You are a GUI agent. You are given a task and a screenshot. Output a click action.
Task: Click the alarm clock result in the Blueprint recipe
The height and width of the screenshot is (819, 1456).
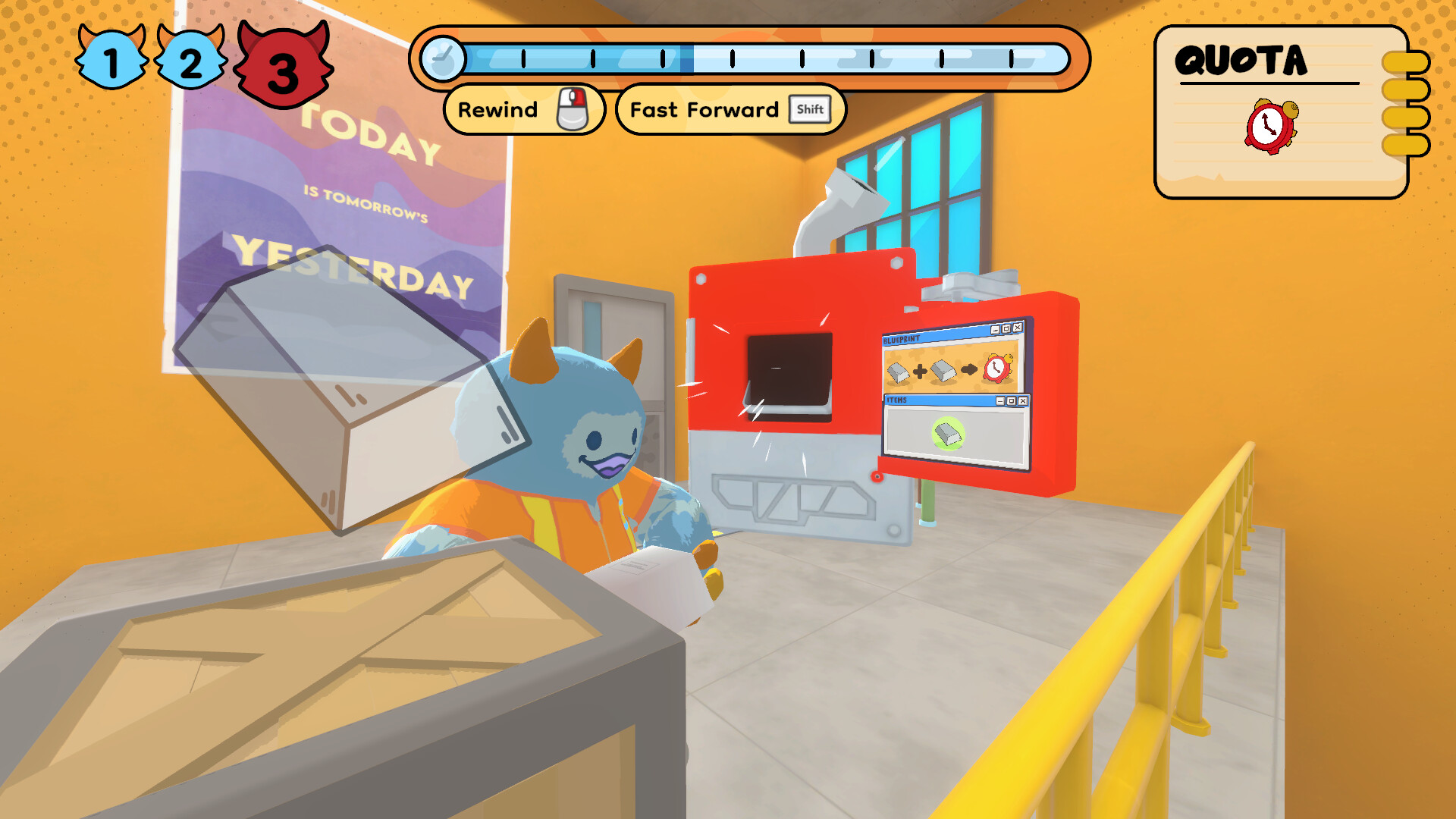pos(995,369)
